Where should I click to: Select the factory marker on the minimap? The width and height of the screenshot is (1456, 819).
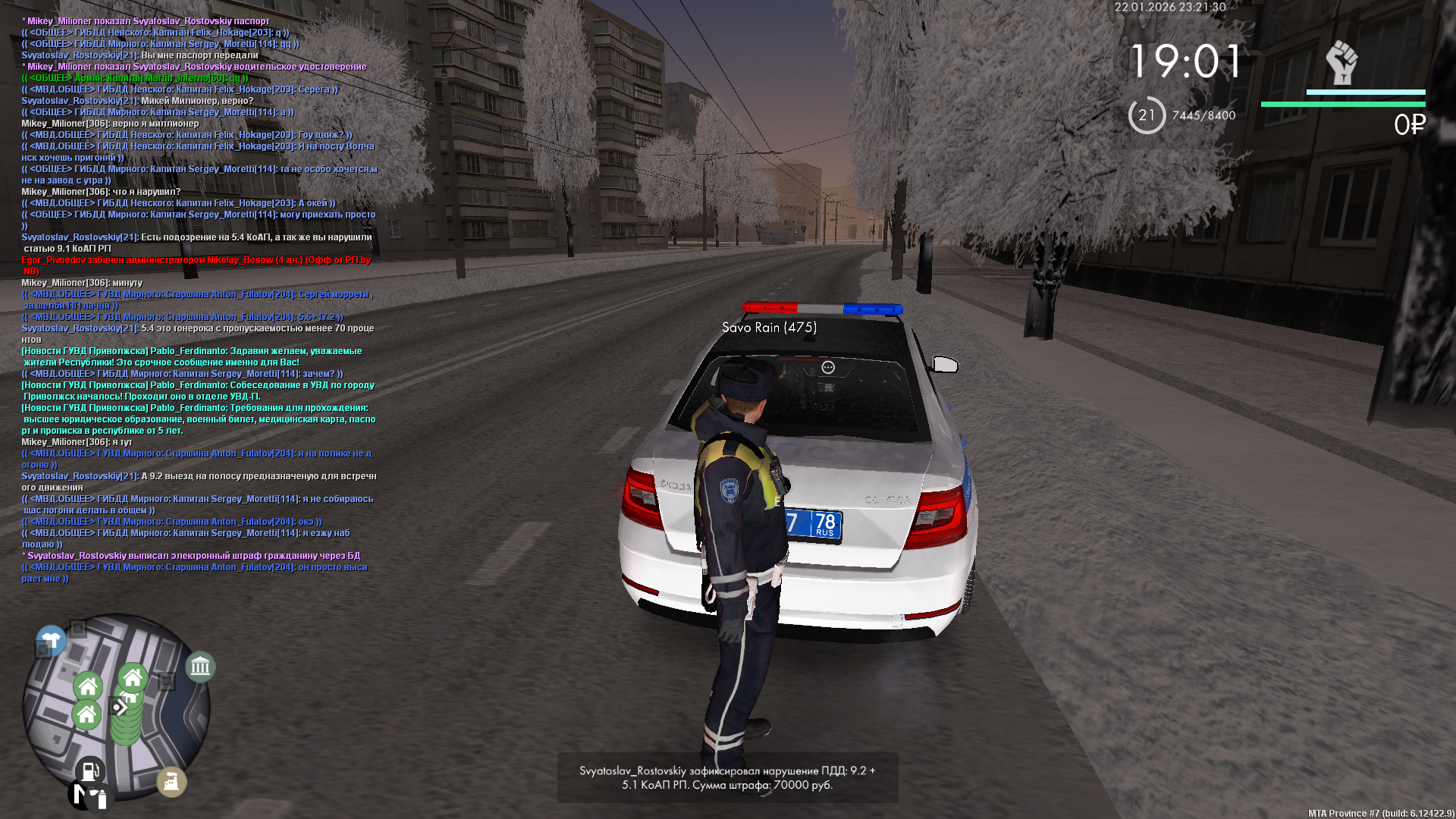click(x=171, y=781)
